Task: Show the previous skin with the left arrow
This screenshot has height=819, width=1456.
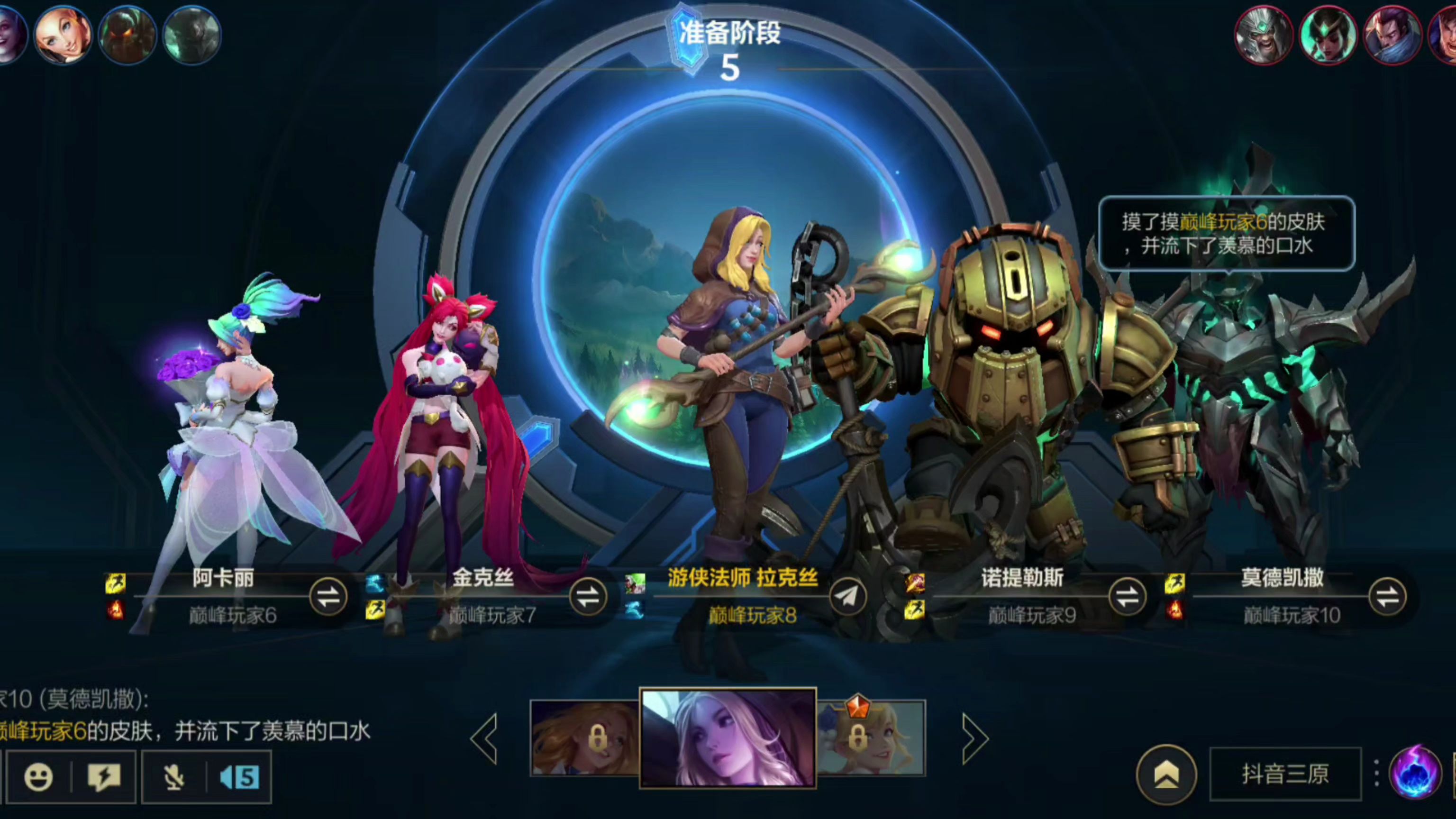Action: (x=484, y=738)
